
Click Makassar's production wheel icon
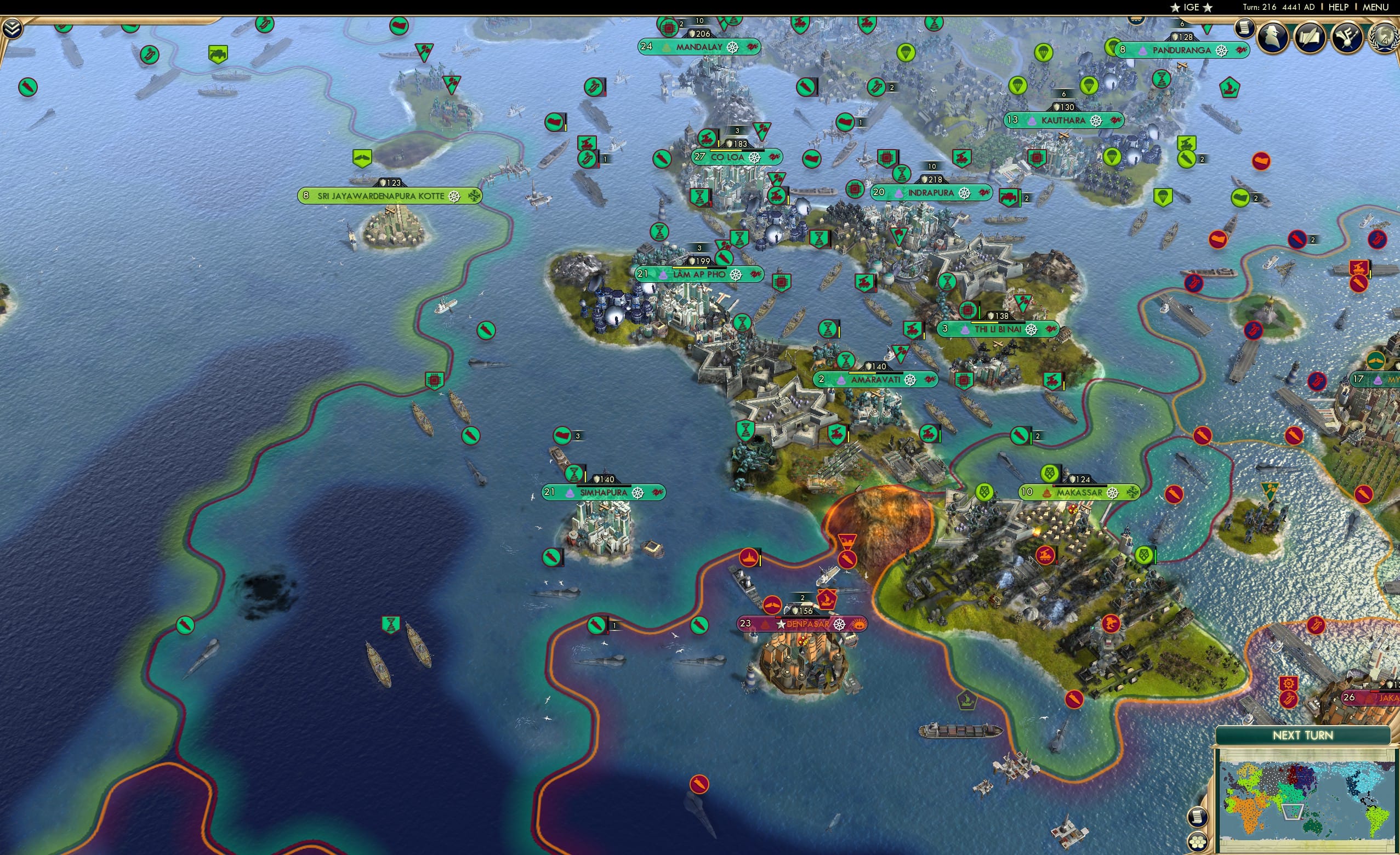1112,494
